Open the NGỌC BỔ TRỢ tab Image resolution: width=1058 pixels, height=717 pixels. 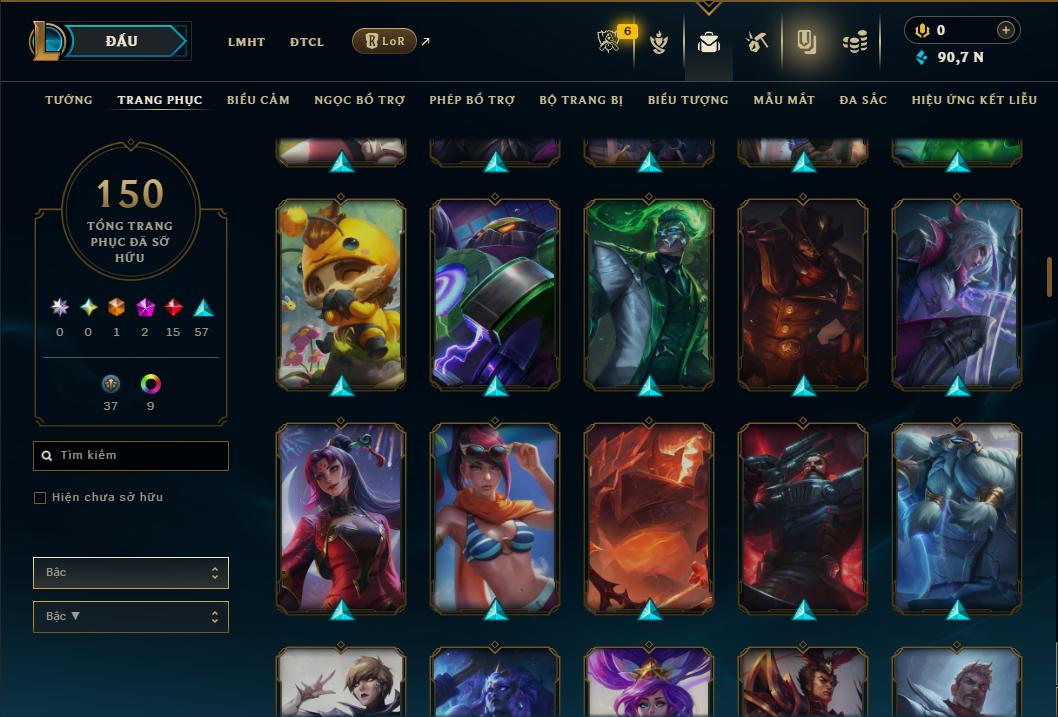pyautogui.click(x=359, y=100)
